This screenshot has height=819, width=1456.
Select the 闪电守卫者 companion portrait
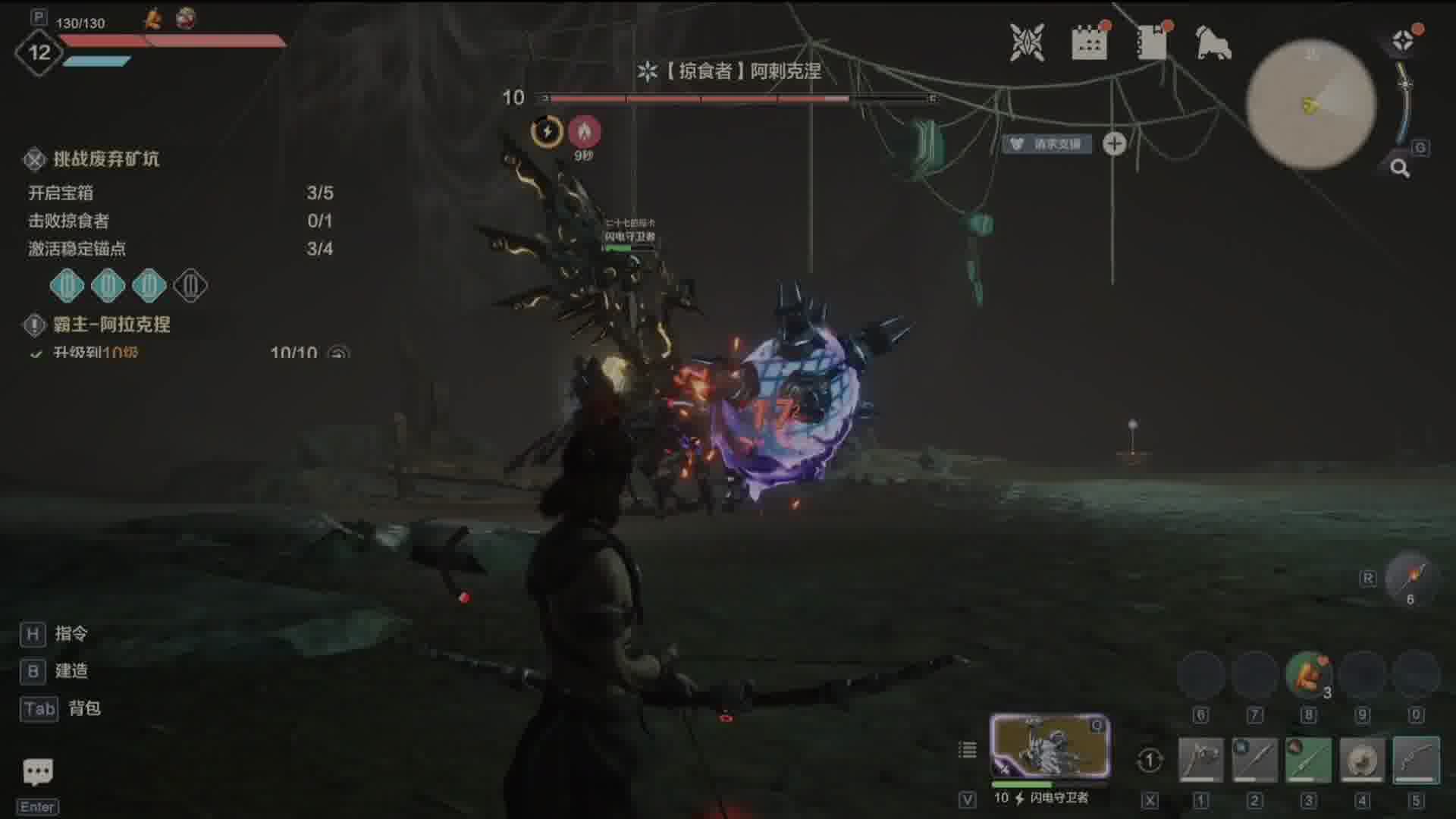(1050, 746)
